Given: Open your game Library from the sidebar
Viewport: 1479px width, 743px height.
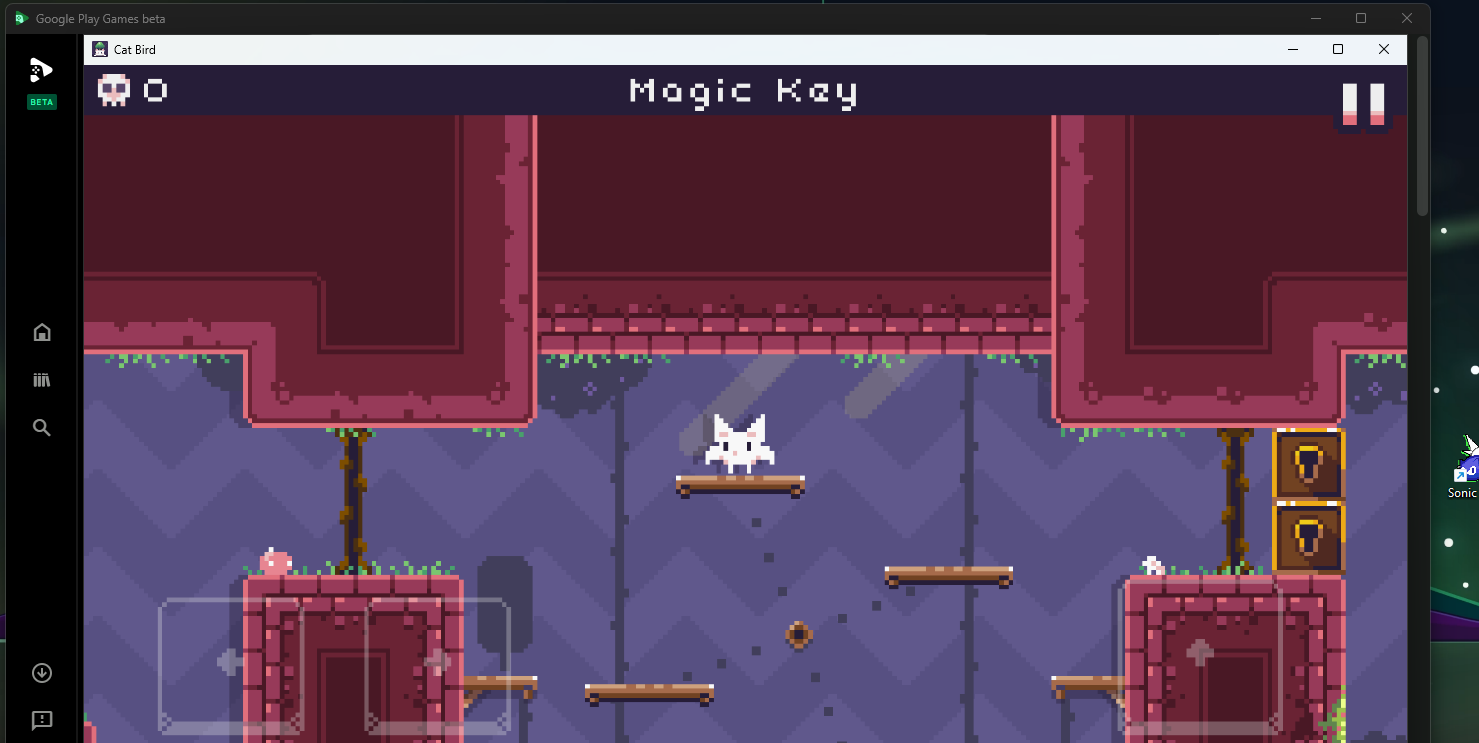Looking at the screenshot, I should [x=41, y=379].
